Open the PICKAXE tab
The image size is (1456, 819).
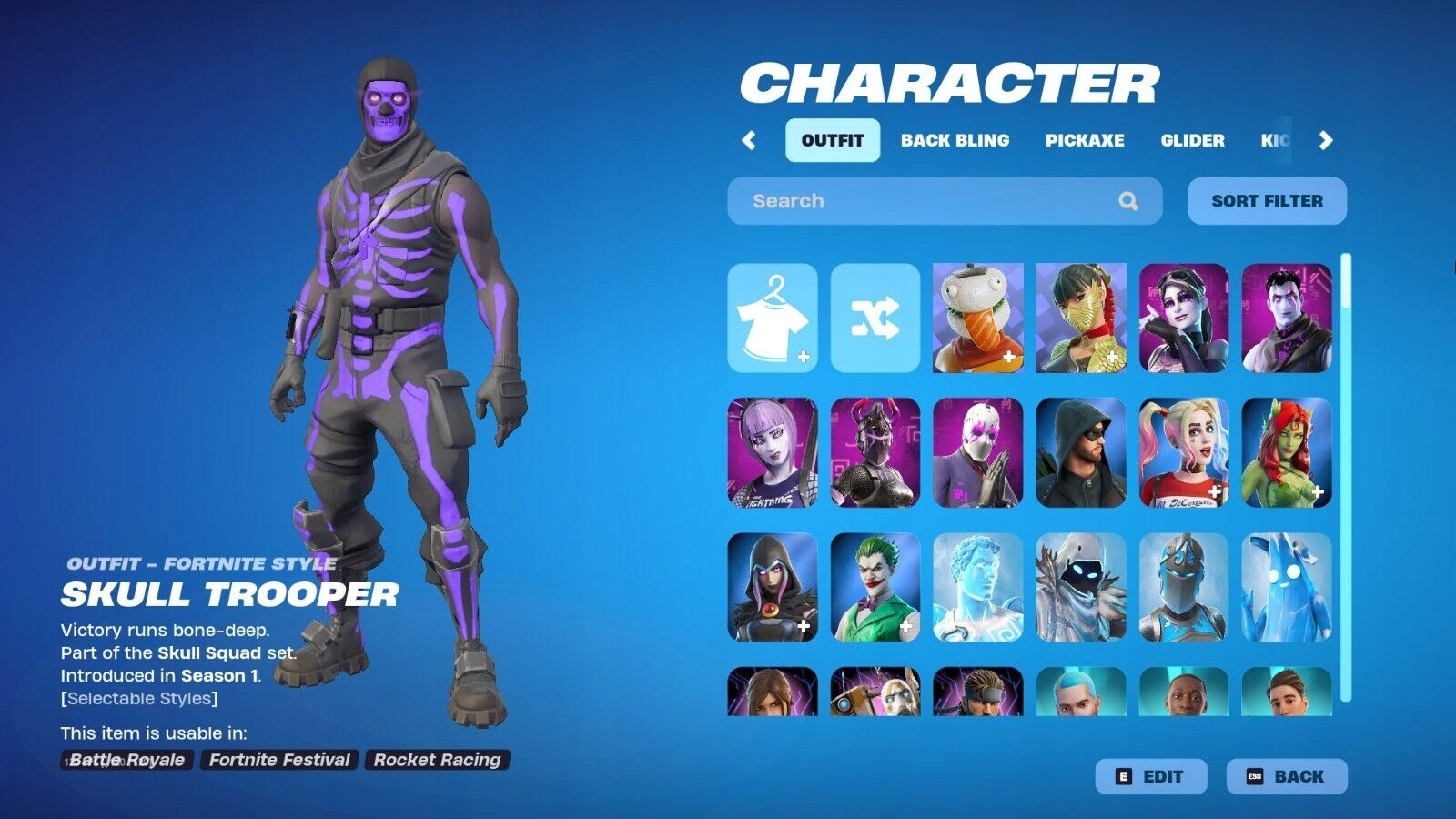pos(1087,140)
